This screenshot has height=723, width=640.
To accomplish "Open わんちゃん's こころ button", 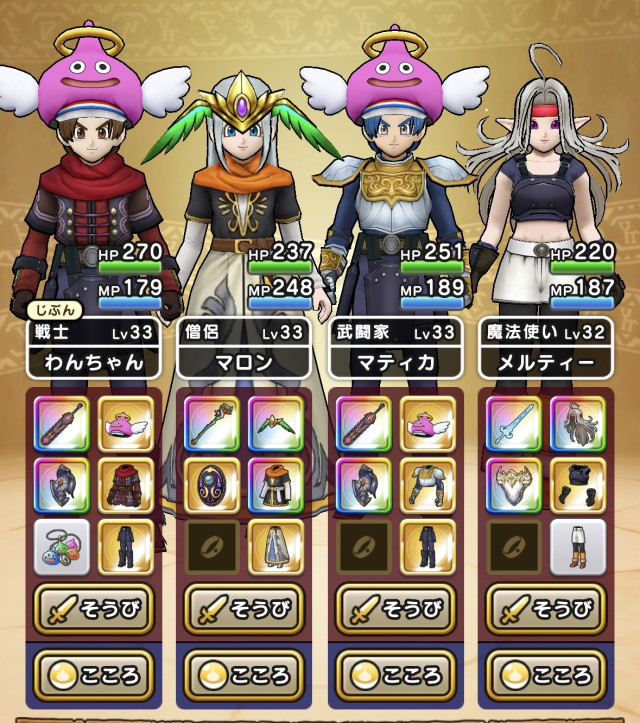I will pyautogui.click(x=94, y=675).
